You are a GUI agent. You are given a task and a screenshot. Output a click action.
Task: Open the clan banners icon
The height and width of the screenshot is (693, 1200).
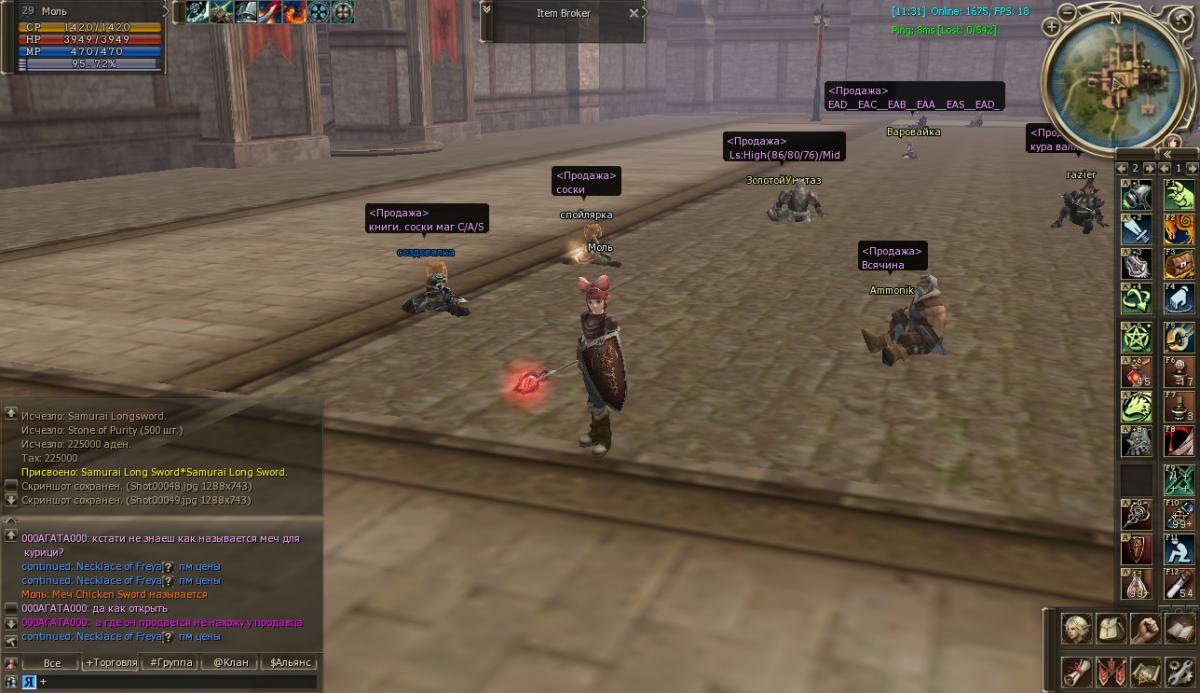click(1111, 670)
